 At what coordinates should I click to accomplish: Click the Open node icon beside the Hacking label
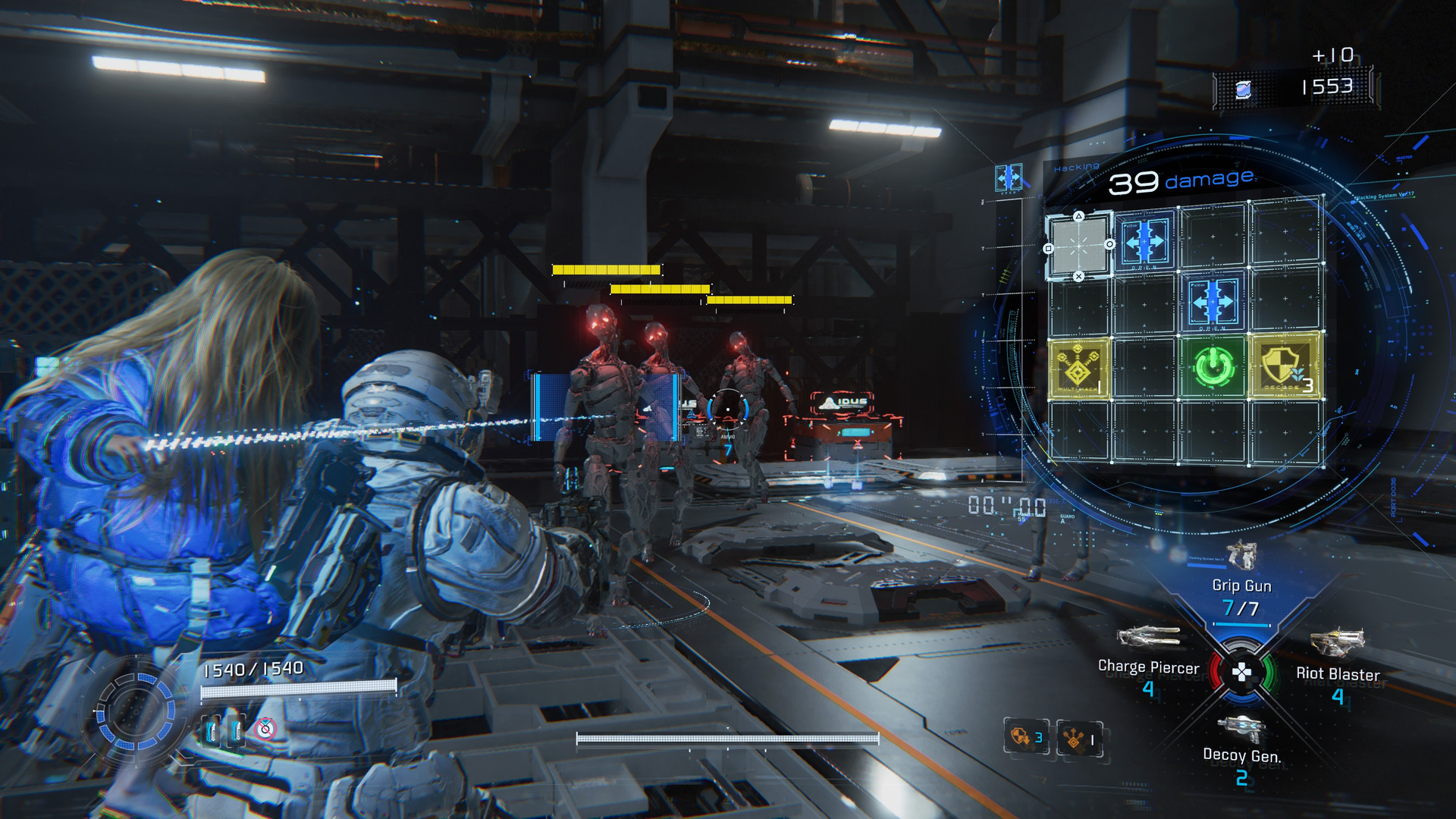(1009, 178)
